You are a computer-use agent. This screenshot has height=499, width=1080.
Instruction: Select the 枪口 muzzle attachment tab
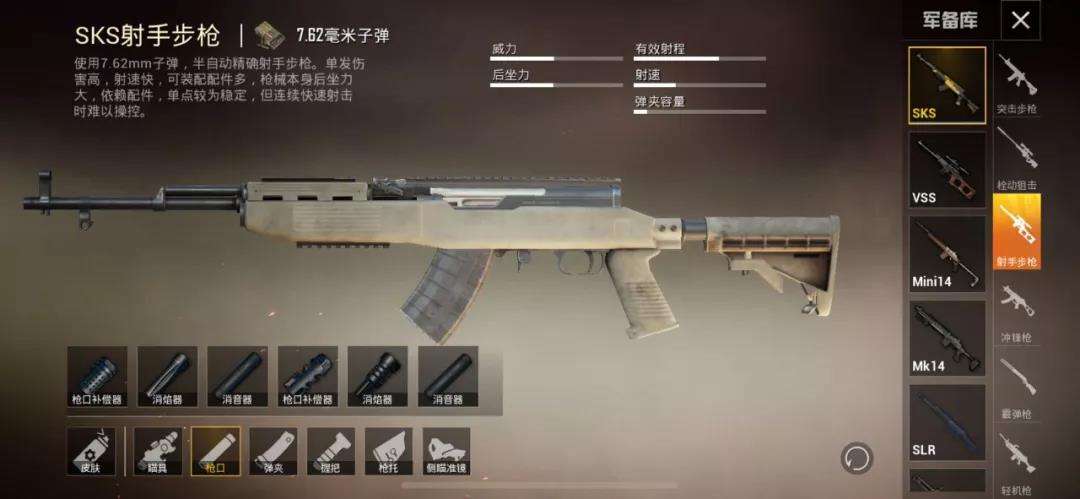point(215,452)
